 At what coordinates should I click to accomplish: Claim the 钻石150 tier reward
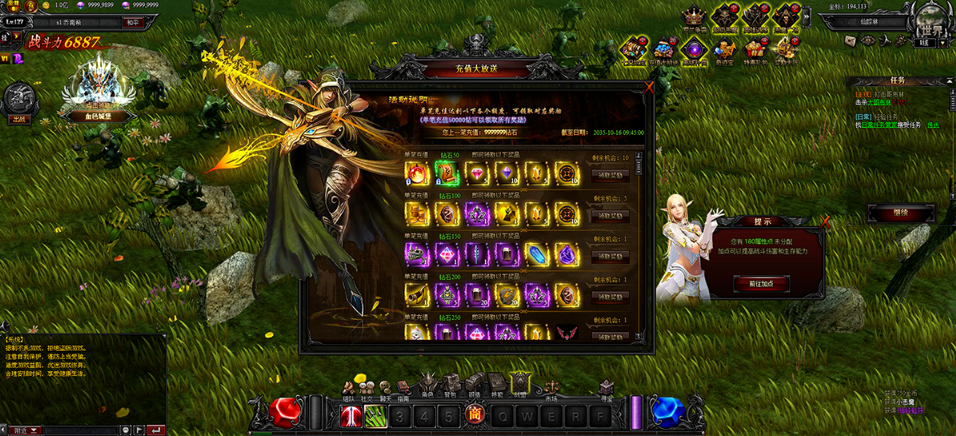click(610, 256)
